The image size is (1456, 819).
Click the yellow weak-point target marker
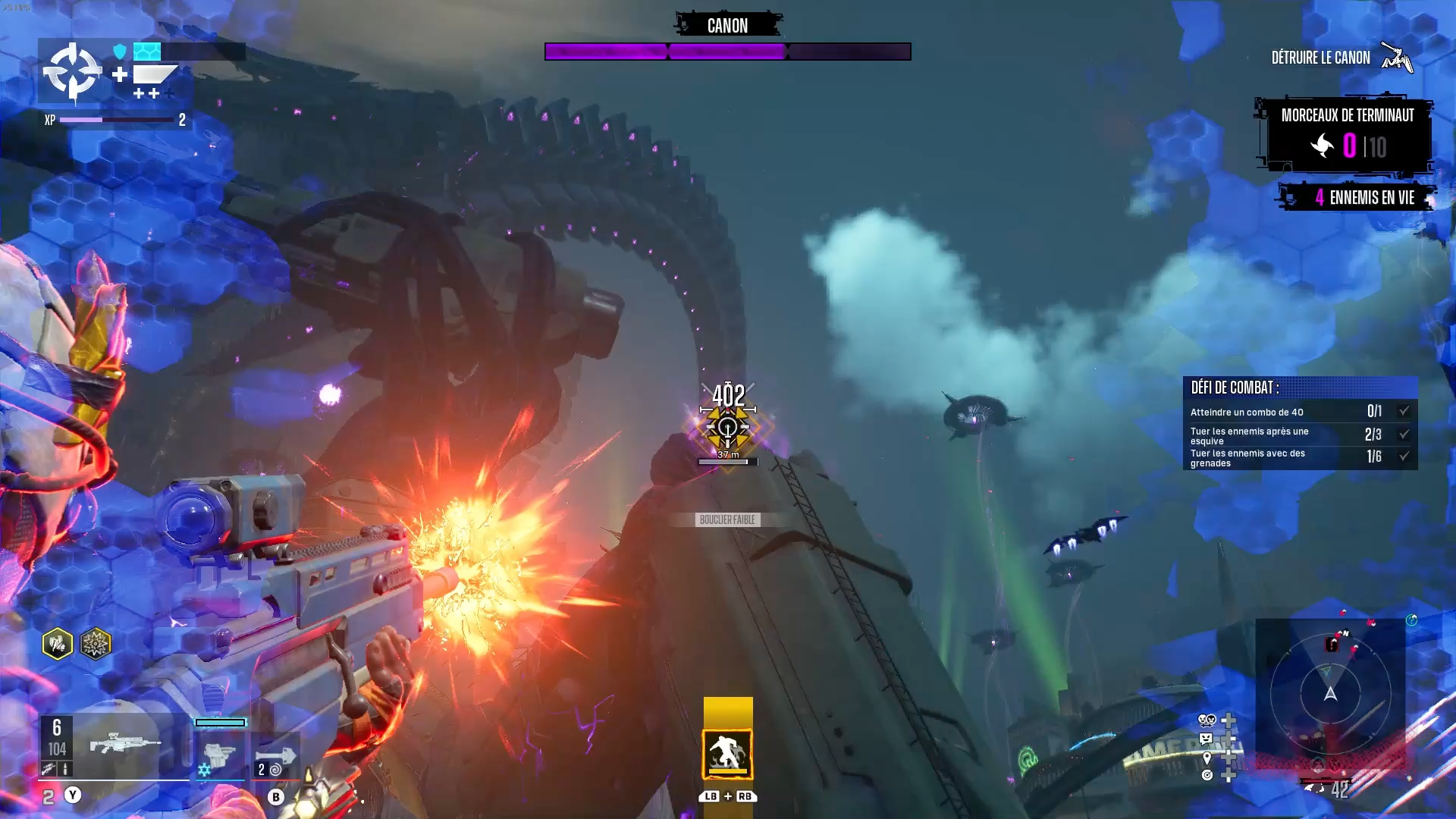click(x=727, y=428)
